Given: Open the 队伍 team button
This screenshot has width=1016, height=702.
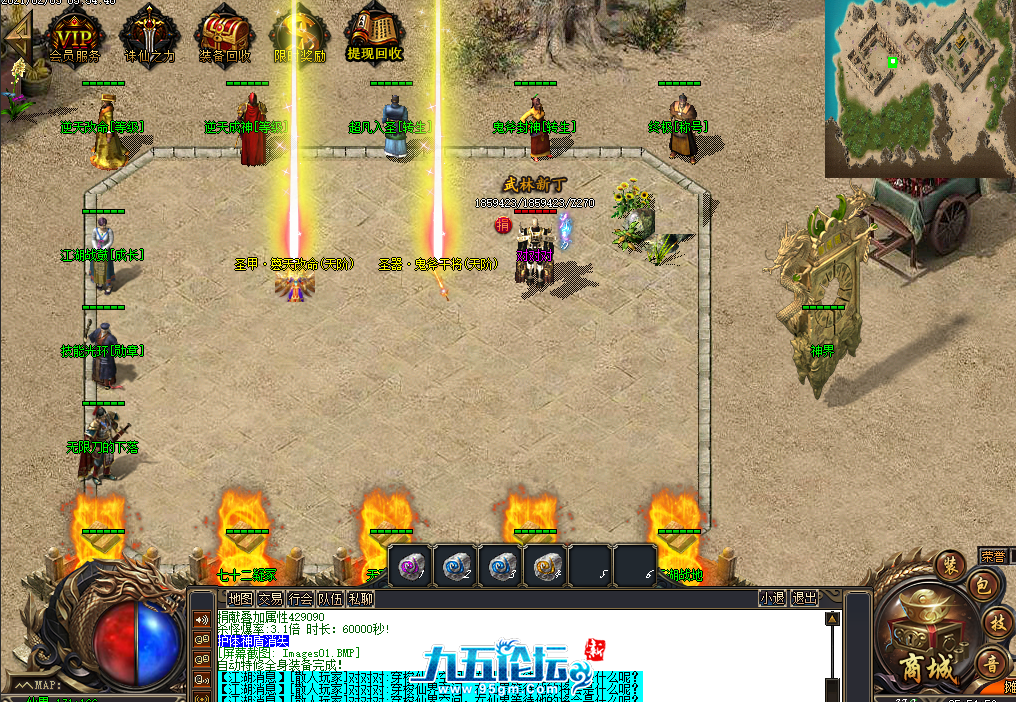Looking at the screenshot, I should pos(331,598).
